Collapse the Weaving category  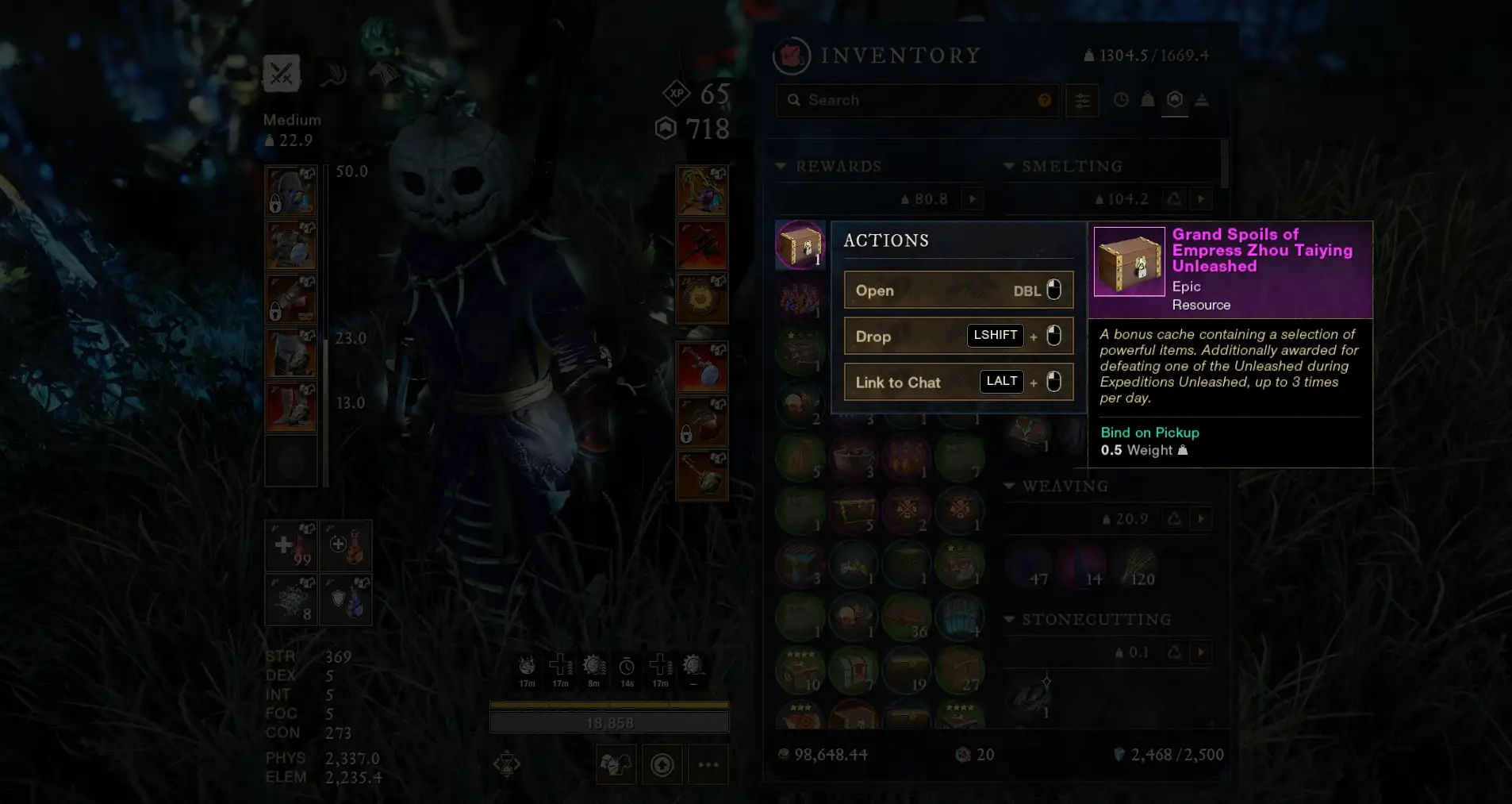click(x=1008, y=486)
